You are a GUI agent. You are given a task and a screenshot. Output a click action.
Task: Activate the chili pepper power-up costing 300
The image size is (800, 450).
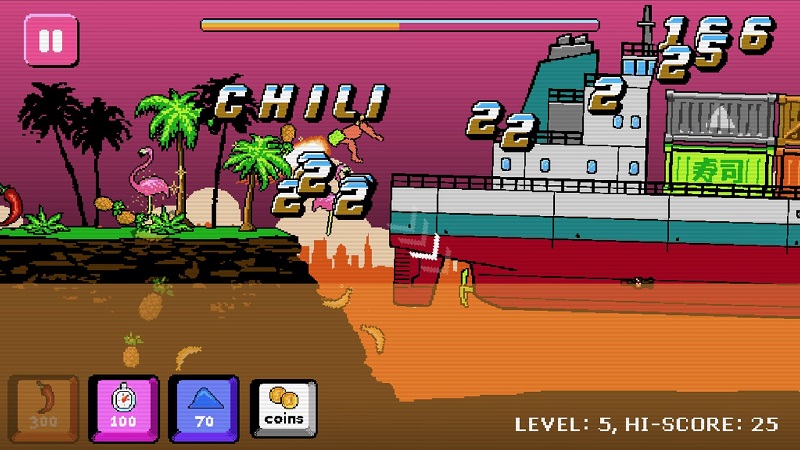point(44,407)
